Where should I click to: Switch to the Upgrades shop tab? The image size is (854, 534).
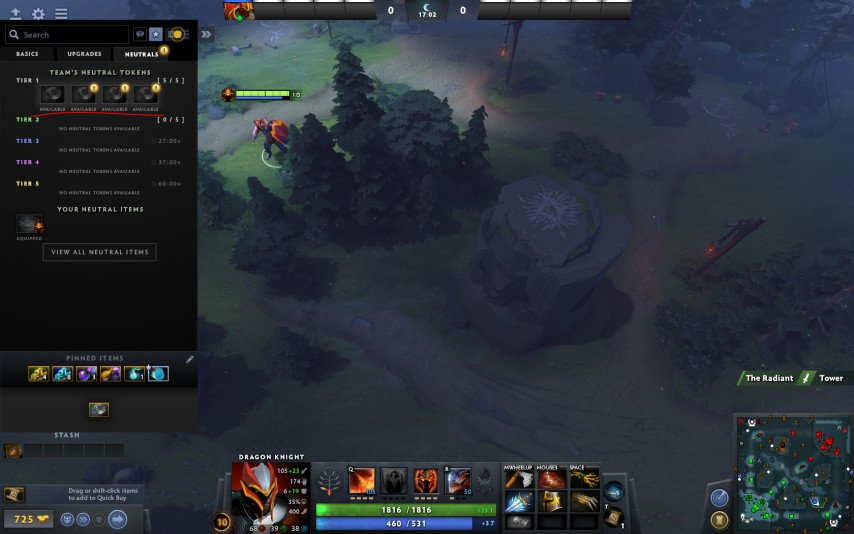point(84,54)
